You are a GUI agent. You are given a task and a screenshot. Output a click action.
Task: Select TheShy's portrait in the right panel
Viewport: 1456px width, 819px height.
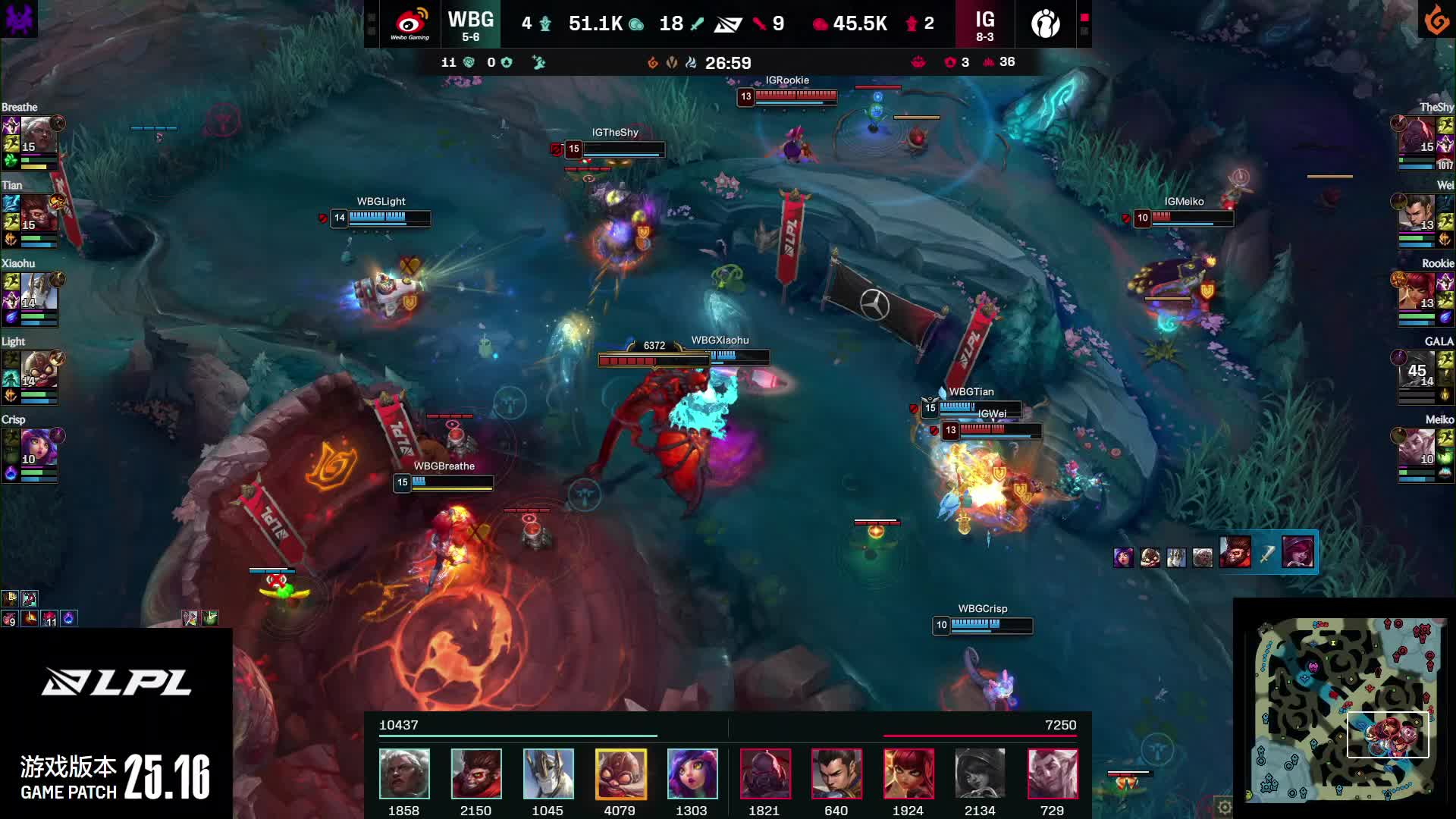1418,136
